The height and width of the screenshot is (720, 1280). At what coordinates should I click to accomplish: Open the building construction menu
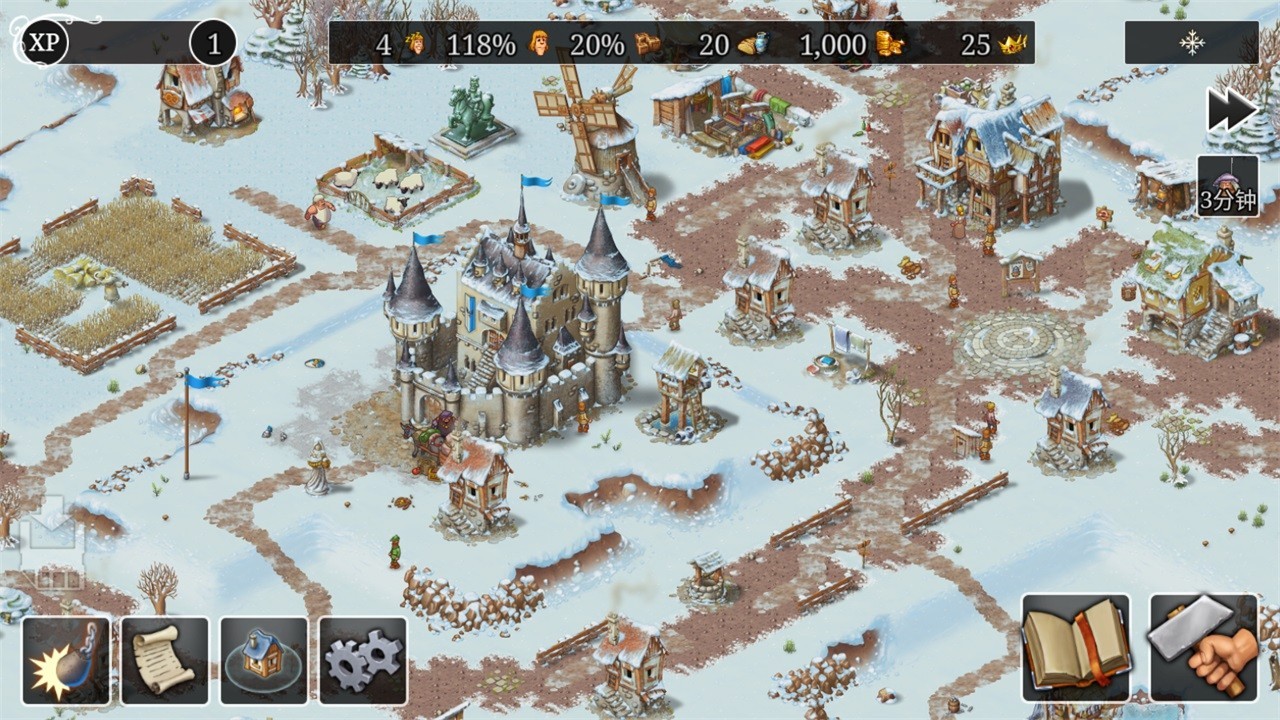[x=264, y=660]
